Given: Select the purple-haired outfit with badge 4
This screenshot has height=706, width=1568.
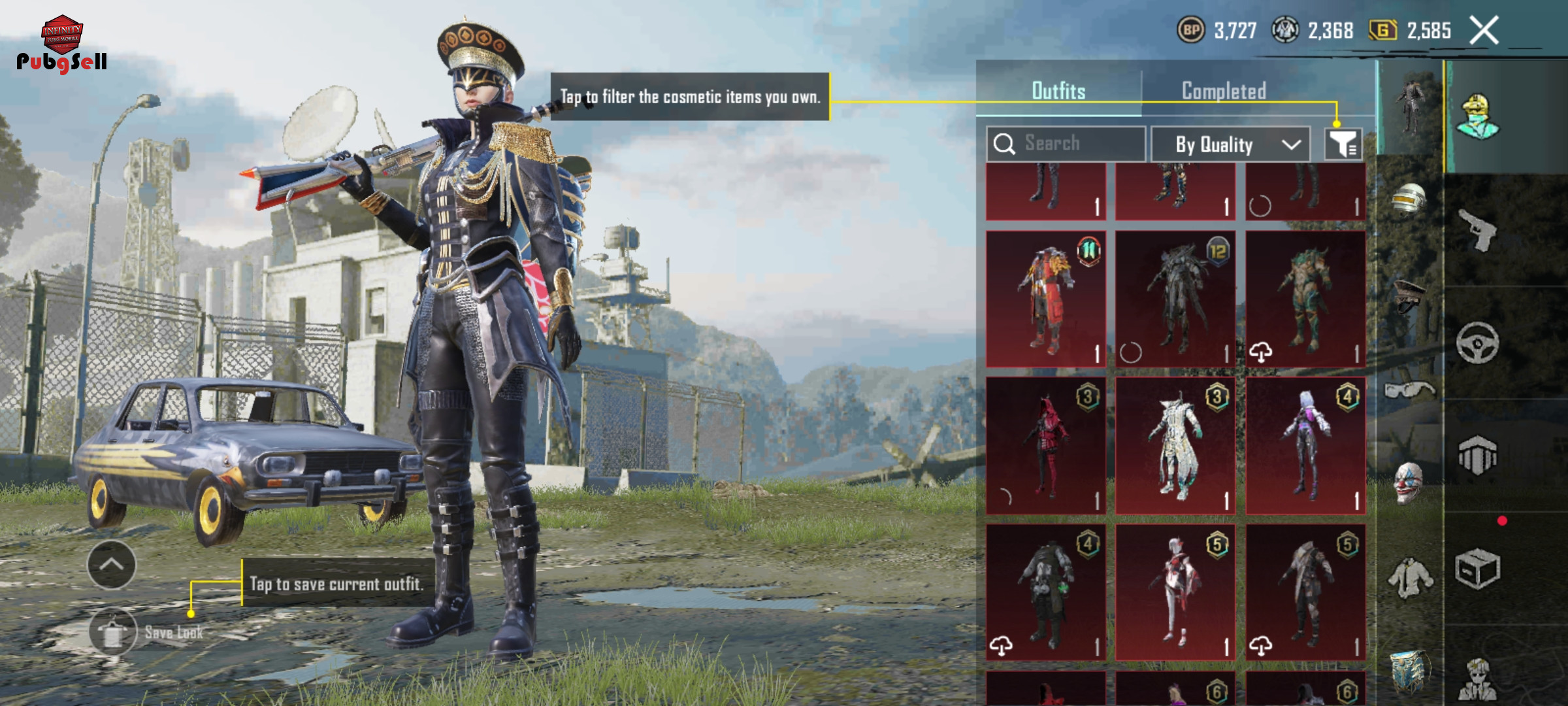Looking at the screenshot, I should 1305,446.
